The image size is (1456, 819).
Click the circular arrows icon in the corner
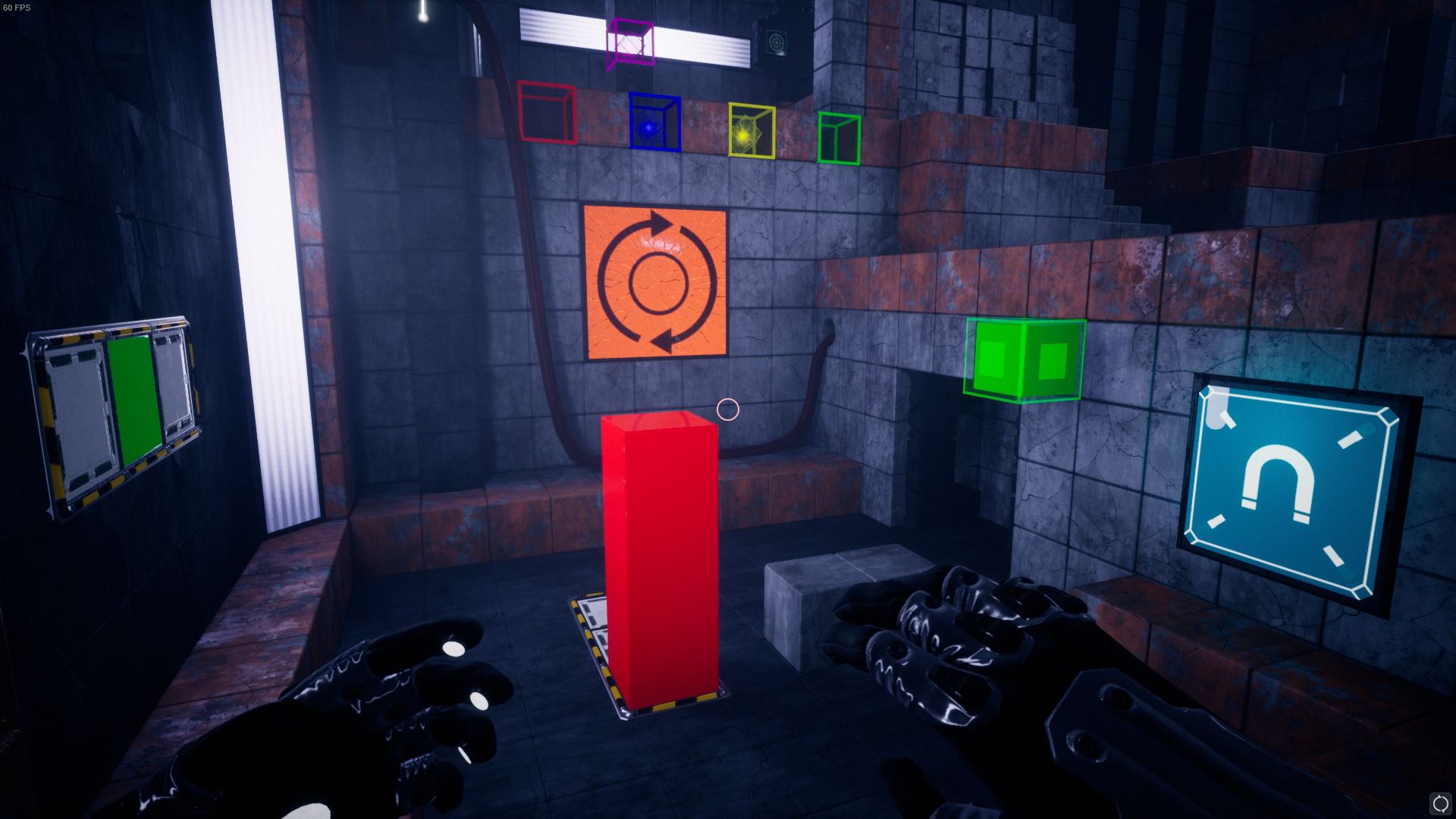point(1439,802)
